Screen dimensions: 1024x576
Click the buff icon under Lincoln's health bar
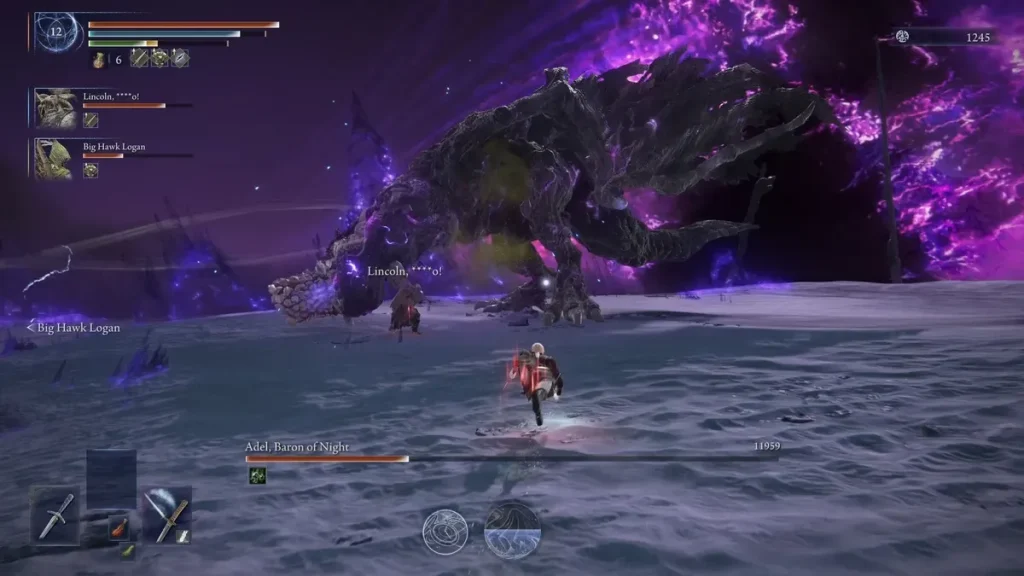91,120
